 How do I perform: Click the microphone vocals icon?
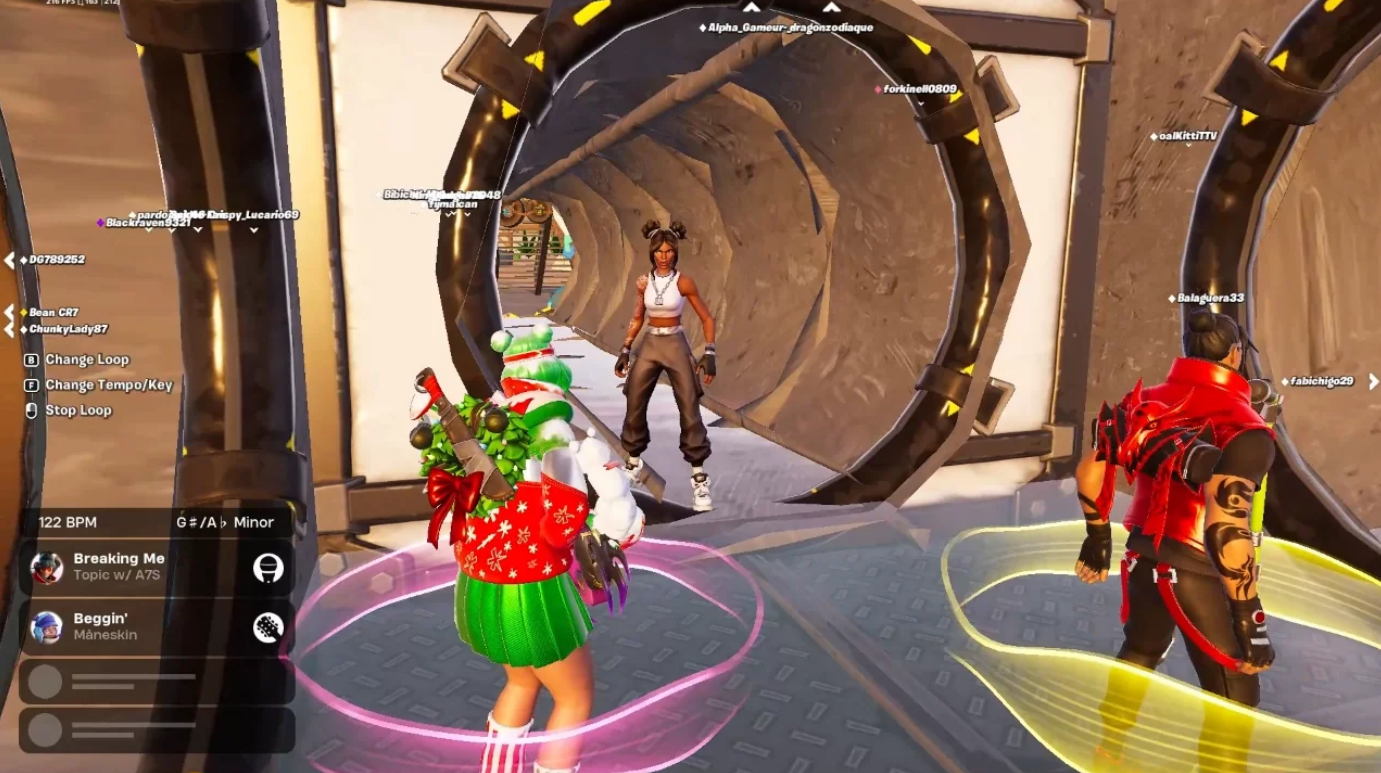pos(268,568)
